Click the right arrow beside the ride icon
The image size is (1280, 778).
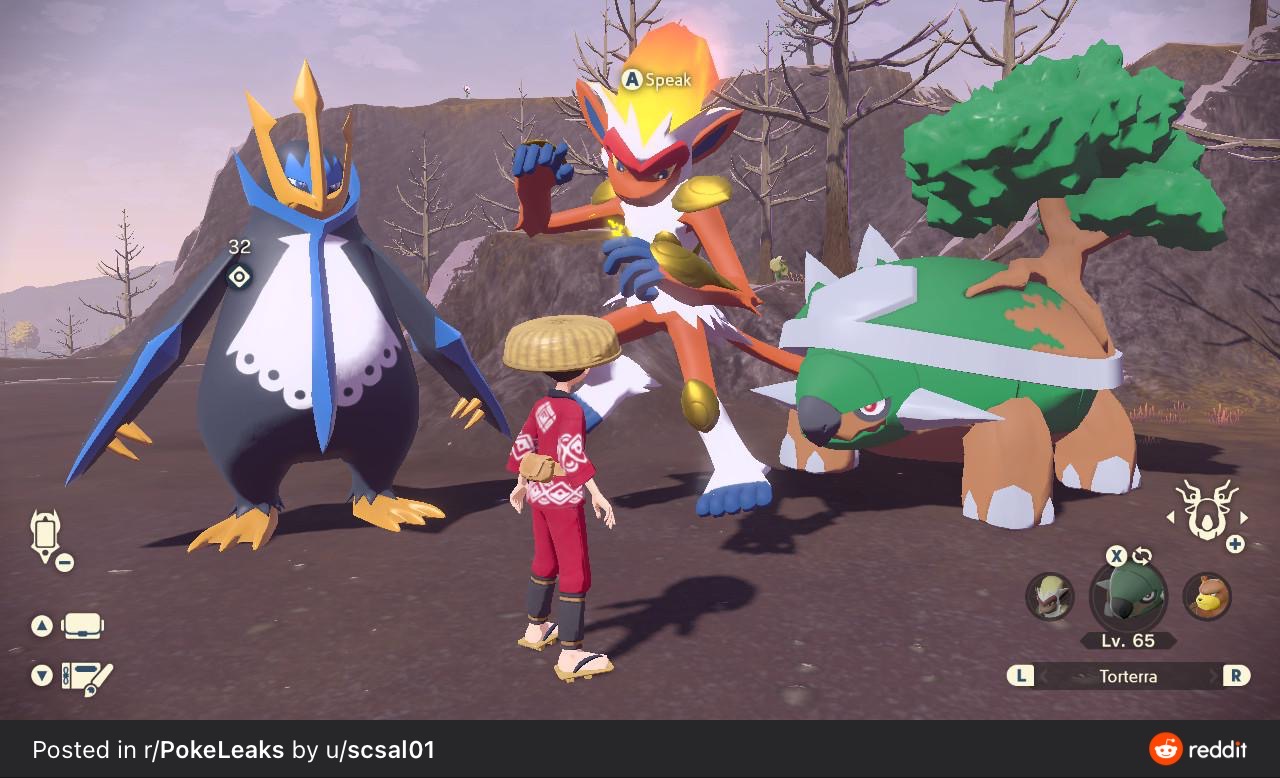[1244, 518]
